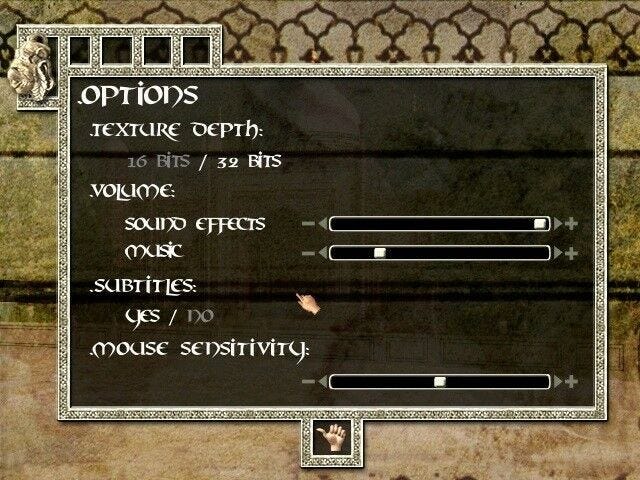Select 16 Bits texture depth

157,161
